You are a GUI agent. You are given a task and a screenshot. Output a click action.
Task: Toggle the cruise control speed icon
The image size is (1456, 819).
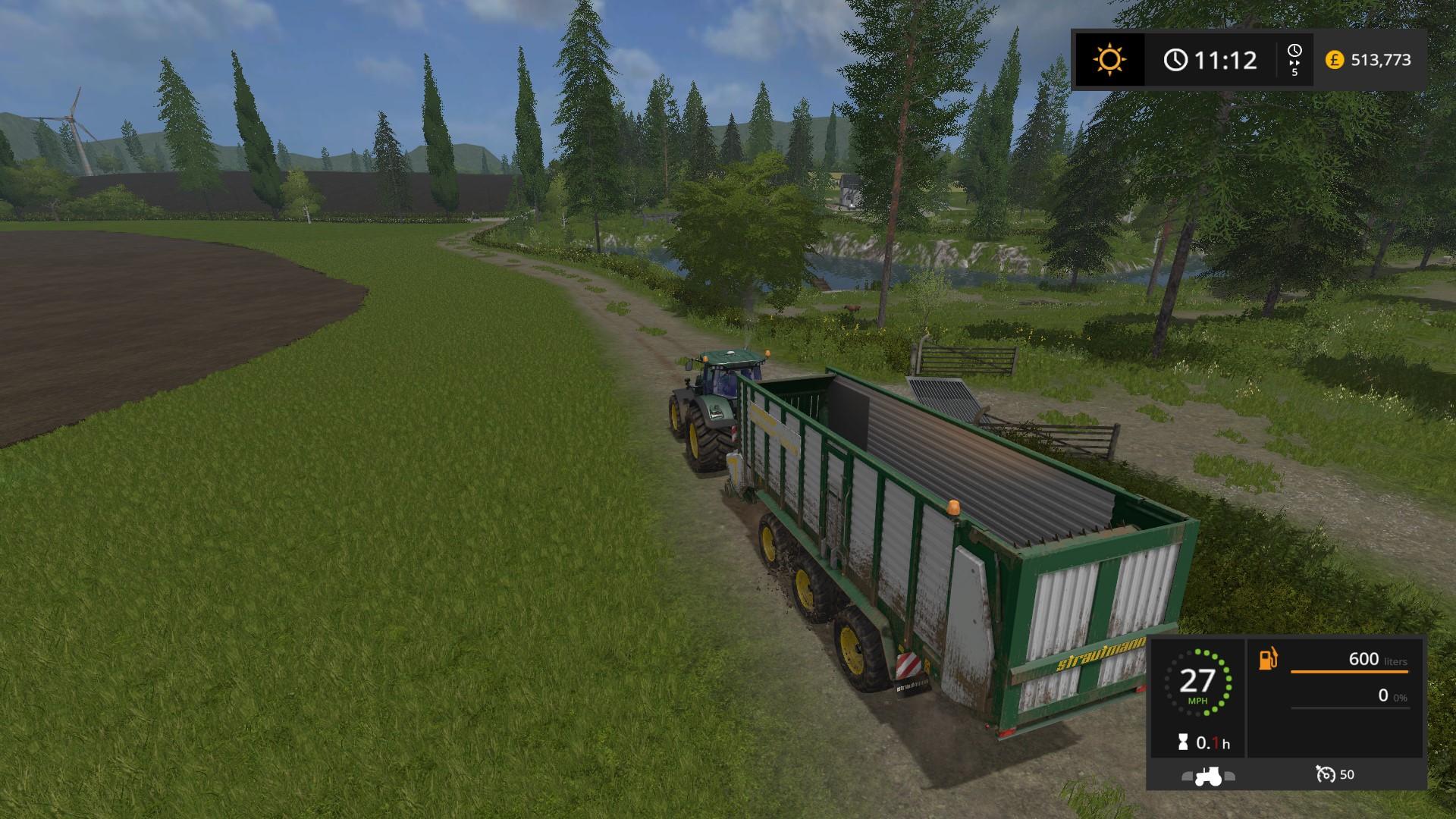coord(1326,774)
